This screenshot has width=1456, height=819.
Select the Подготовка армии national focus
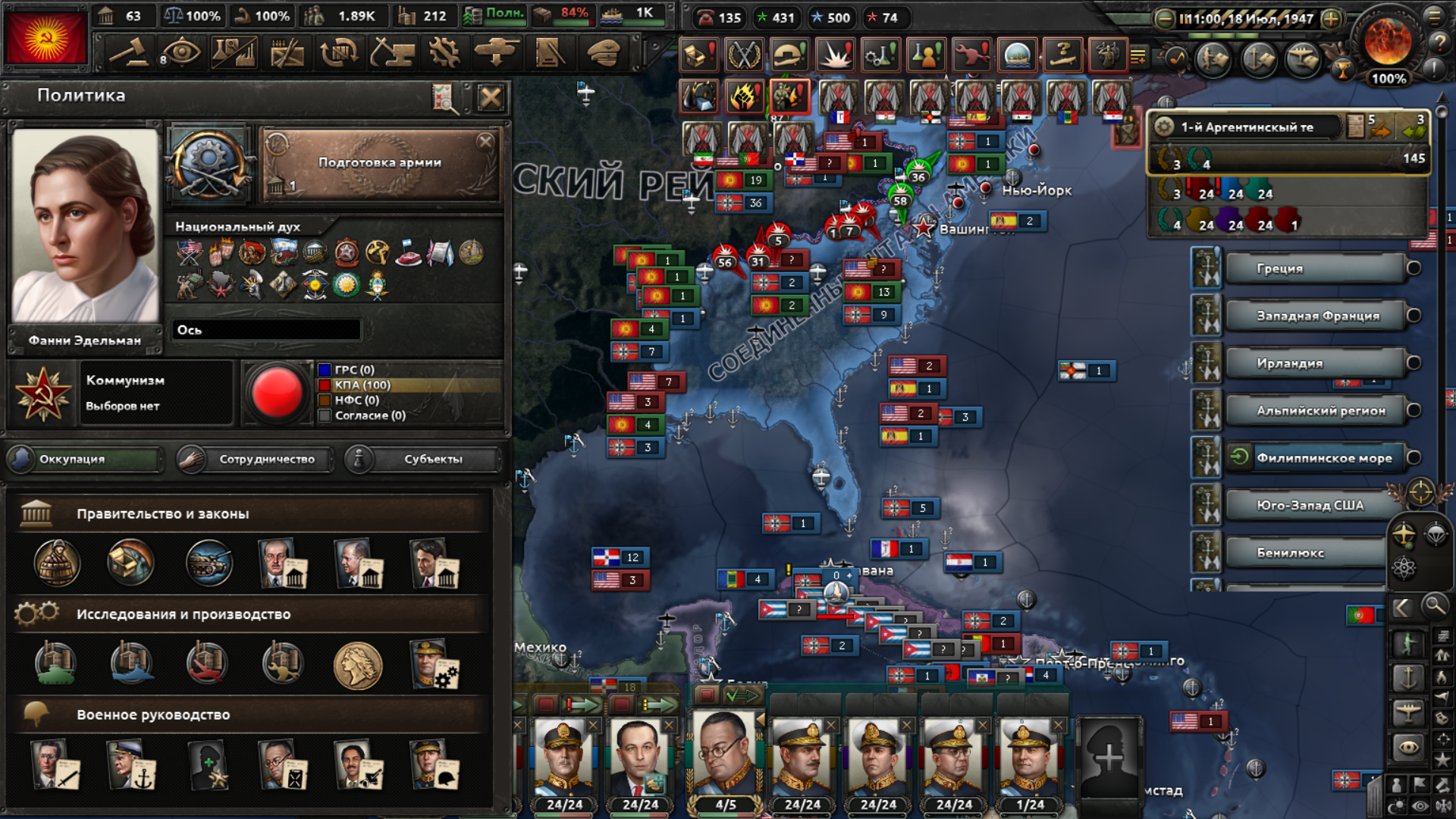[380, 164]
